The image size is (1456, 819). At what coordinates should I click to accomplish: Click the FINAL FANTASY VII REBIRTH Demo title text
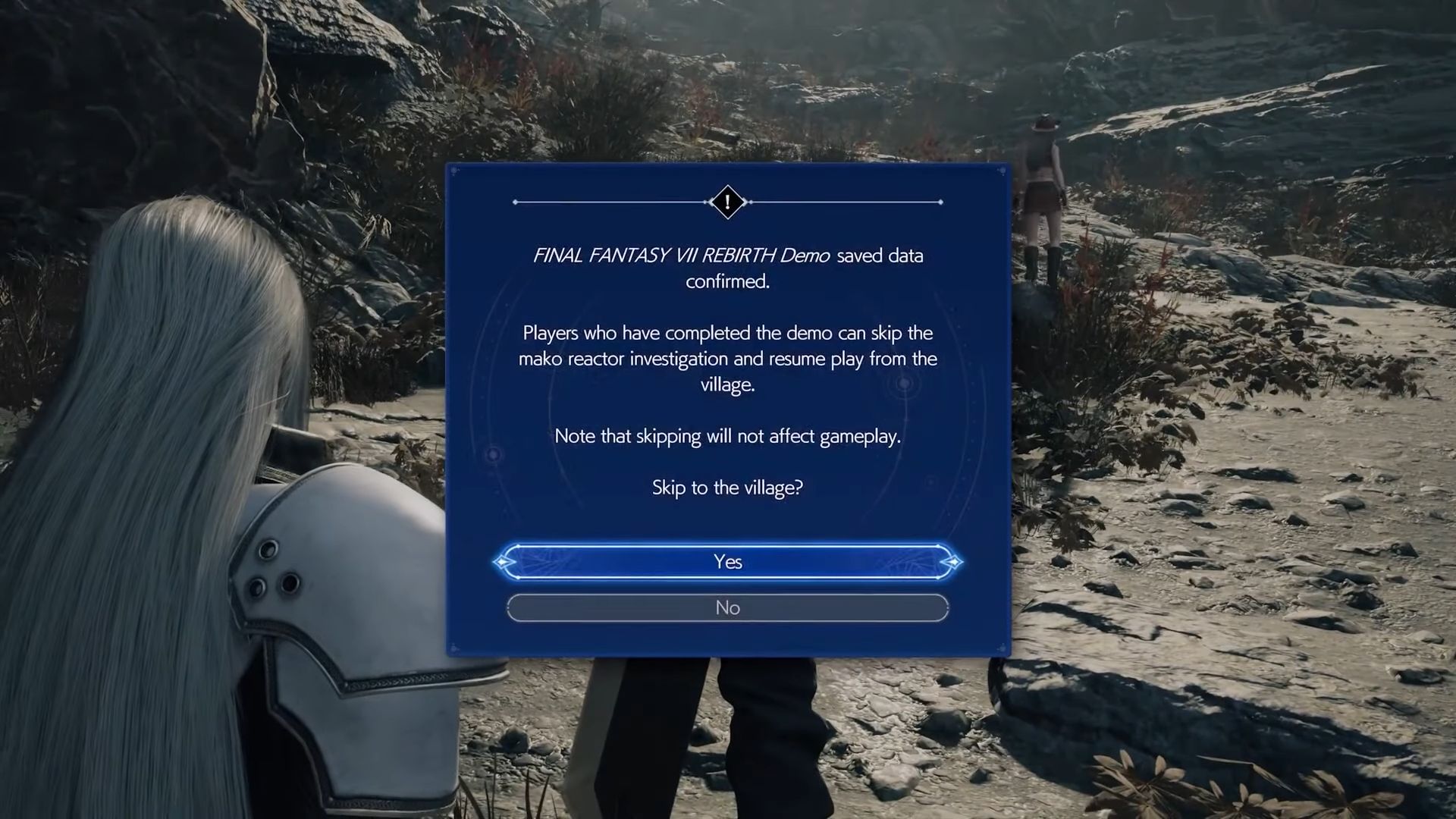[681, 256]
